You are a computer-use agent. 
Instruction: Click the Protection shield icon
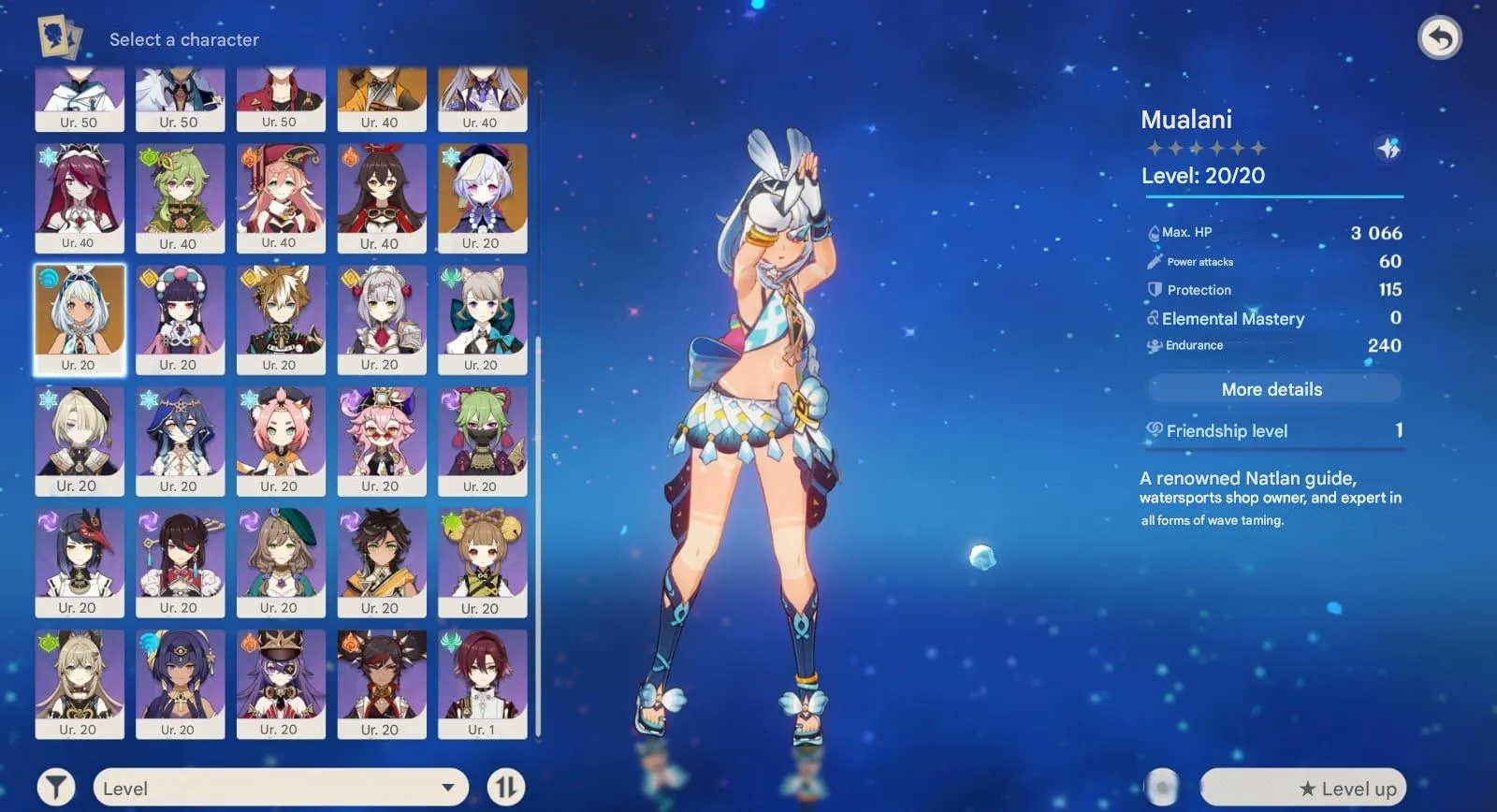[1153, 290]
